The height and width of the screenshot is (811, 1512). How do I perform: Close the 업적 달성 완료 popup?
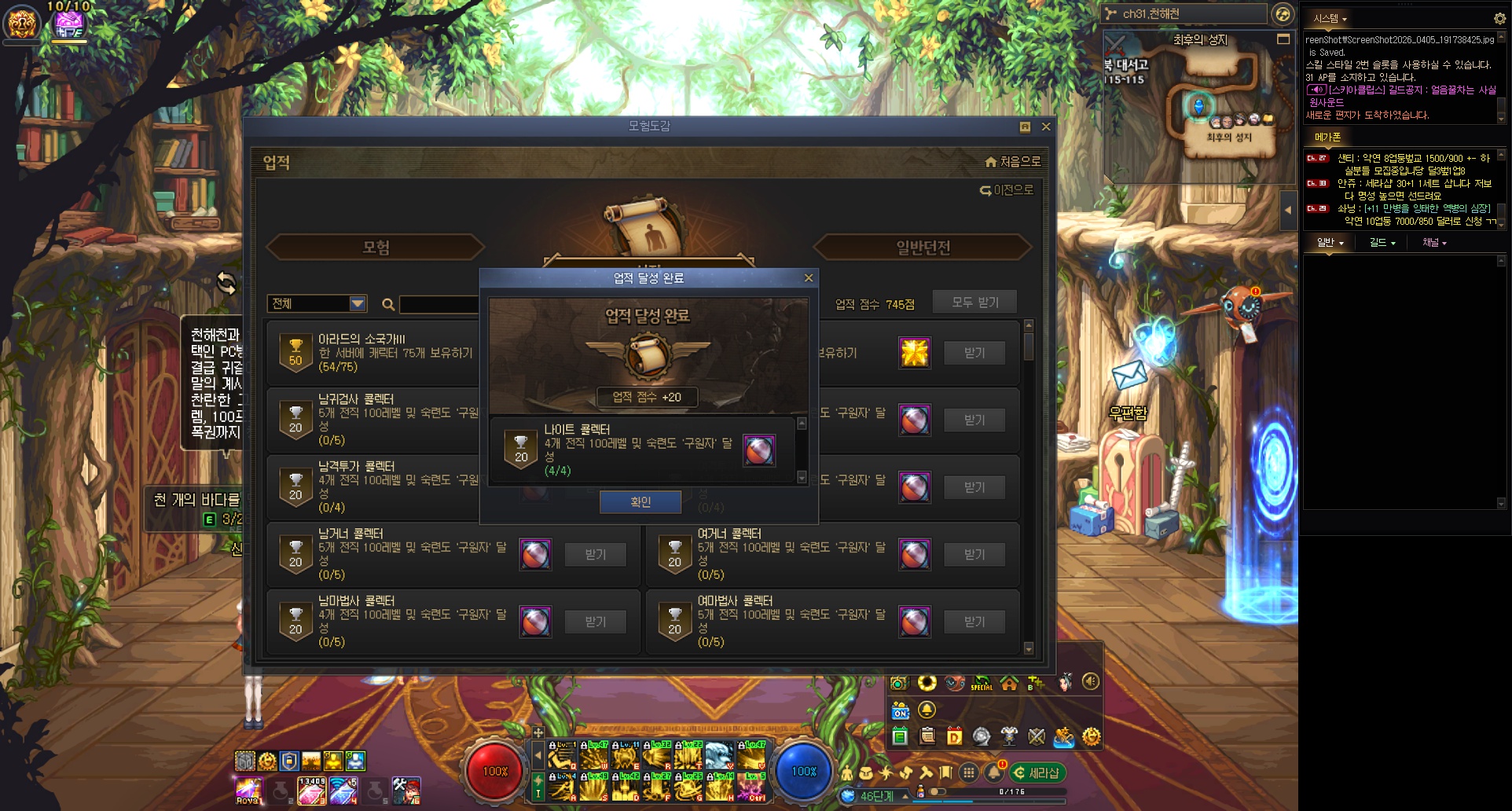(809, 278)
